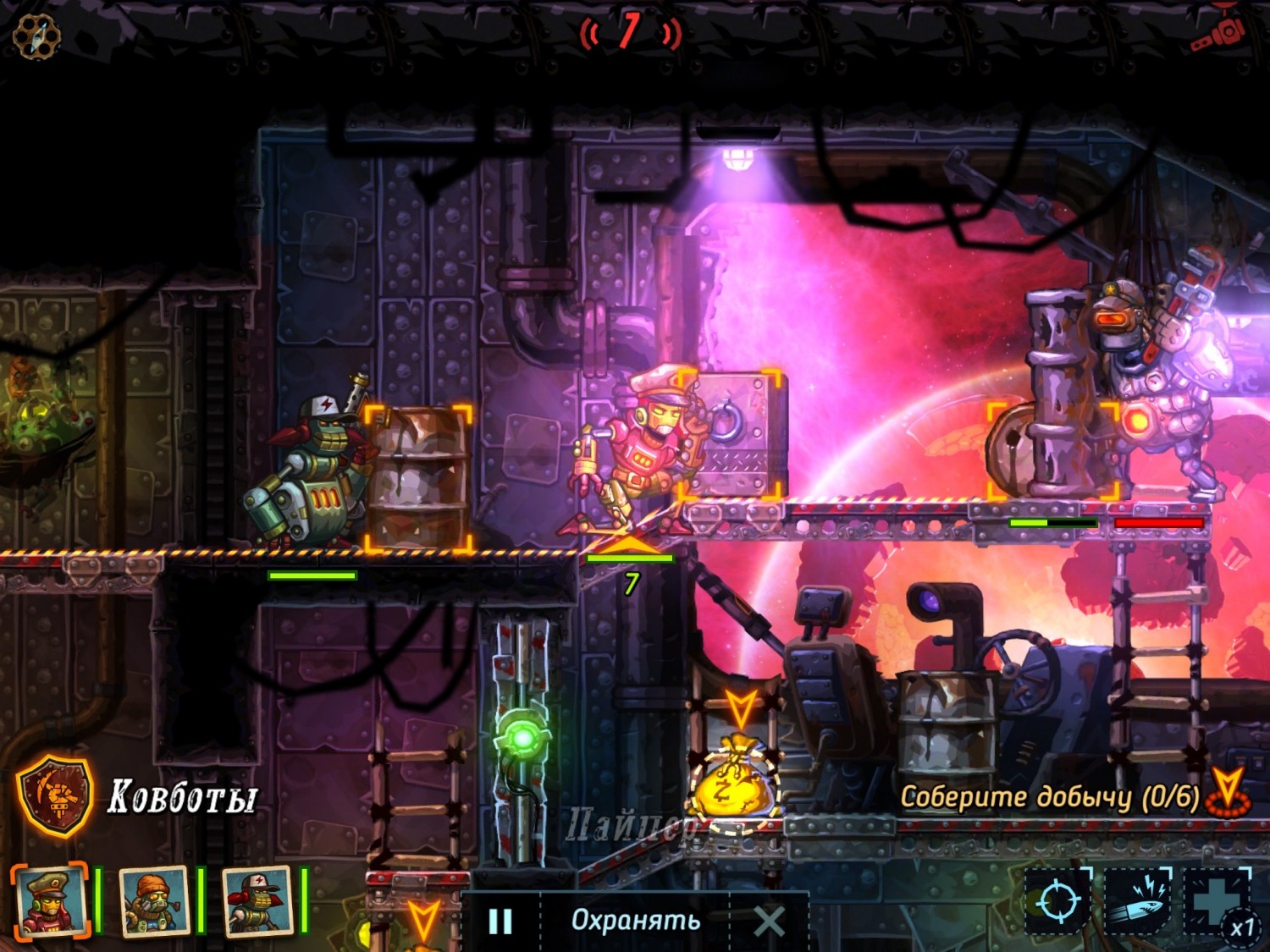The height and width of the screenshot is (952, 1270).
Task: Select the orange-beanie crew member portrait
Action: point(153,902)
